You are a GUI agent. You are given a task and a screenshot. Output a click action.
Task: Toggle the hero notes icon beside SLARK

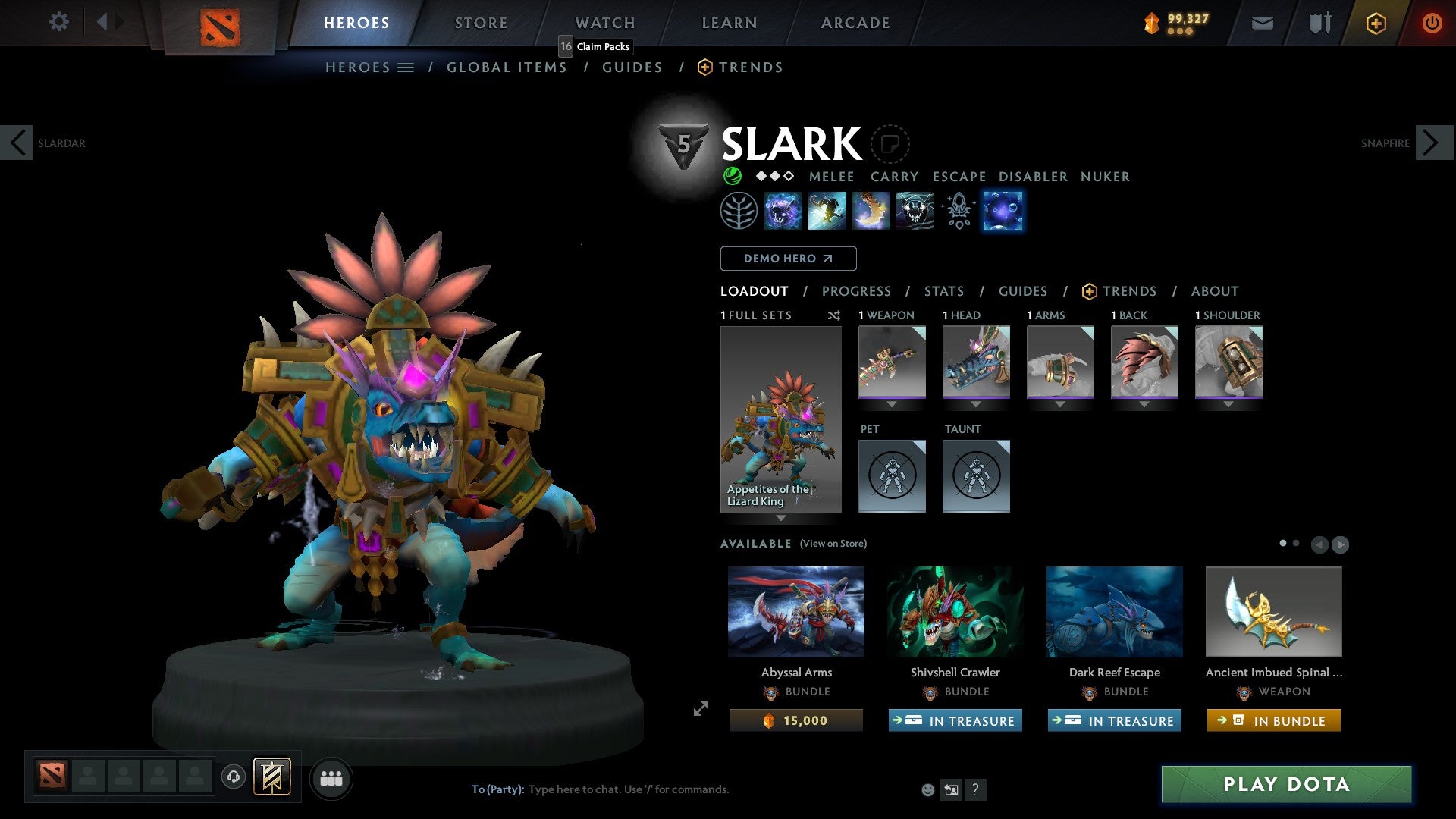point(891,144)
